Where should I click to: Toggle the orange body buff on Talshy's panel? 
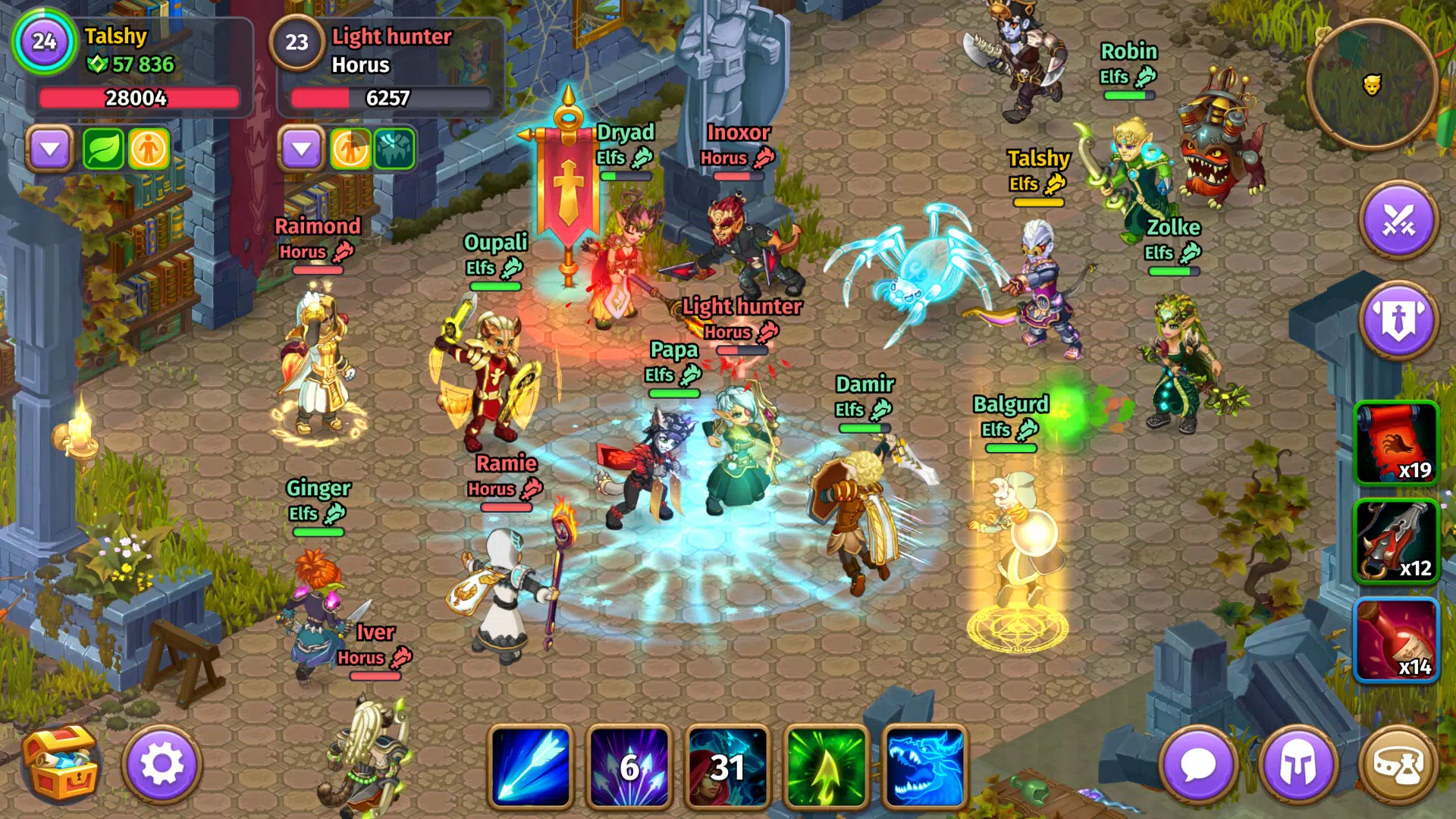click(149, 149)
